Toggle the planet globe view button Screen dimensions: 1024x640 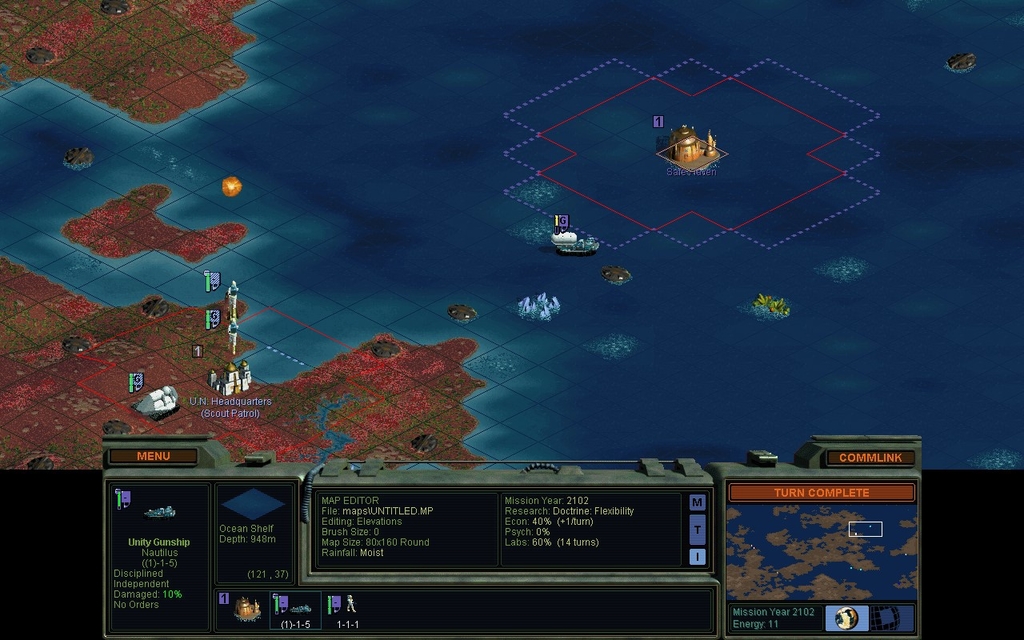coord(847,618)
